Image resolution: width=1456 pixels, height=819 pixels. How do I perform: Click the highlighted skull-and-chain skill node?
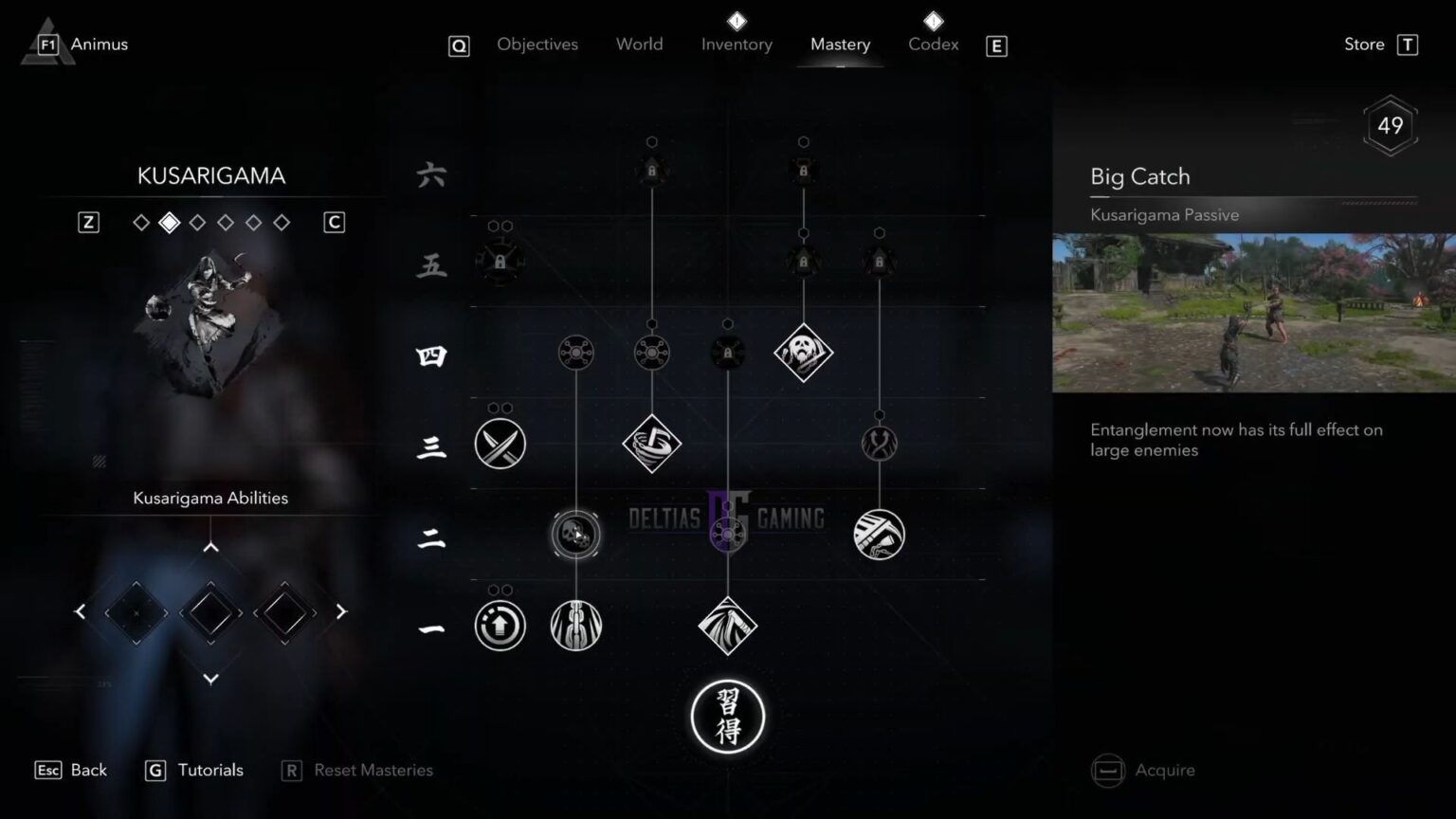tap(575, 535)
